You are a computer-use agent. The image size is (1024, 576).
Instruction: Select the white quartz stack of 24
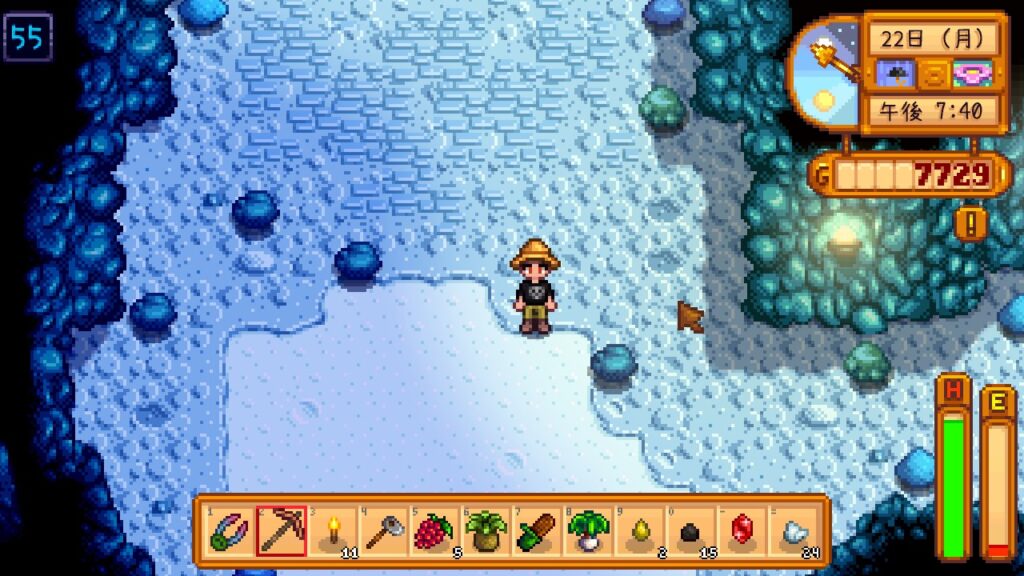[x=794, y=531]
